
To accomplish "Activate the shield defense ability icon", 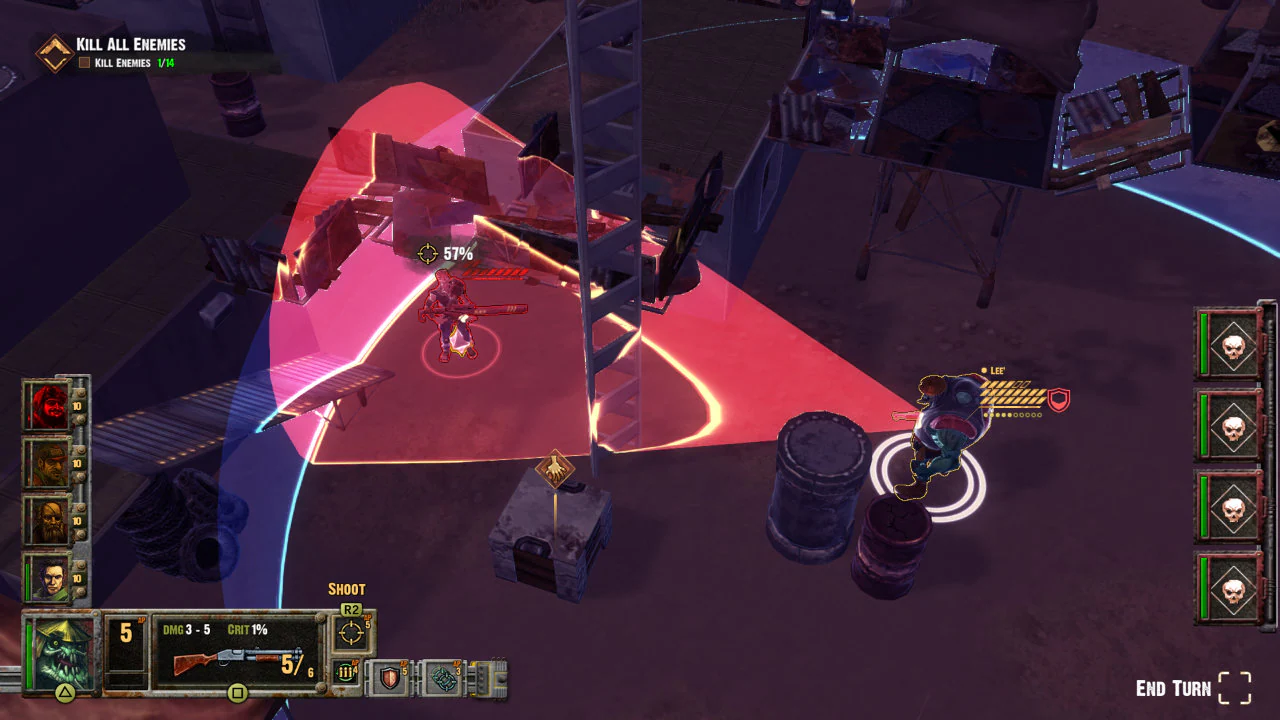I will 390,678.
